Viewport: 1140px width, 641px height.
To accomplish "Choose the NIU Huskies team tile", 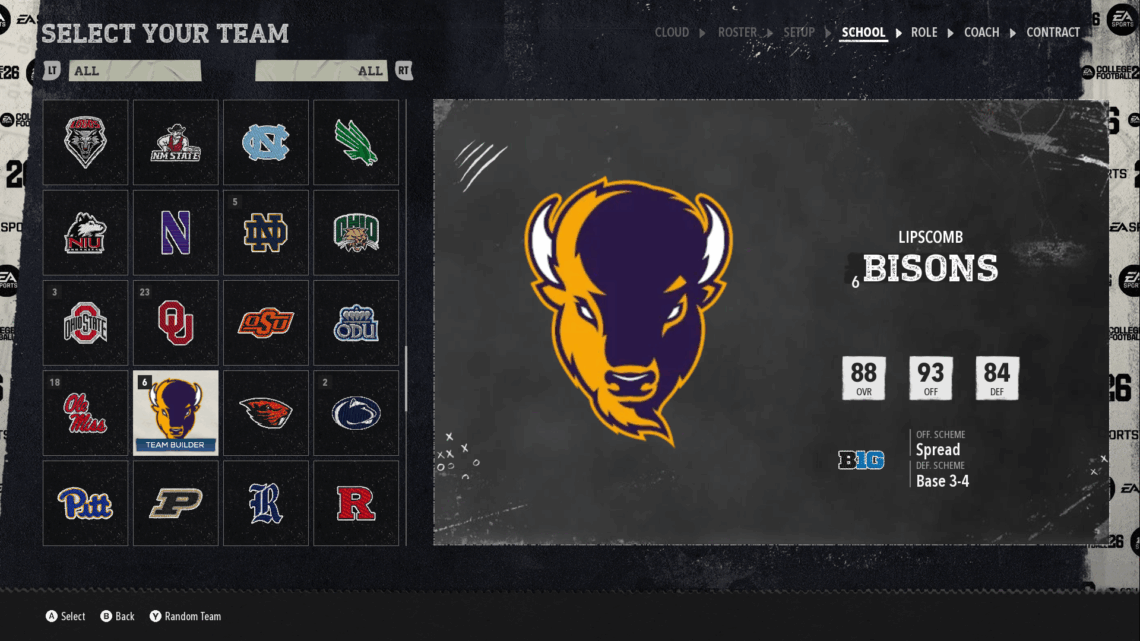I will pyautogui.click(x=85, y=232).
